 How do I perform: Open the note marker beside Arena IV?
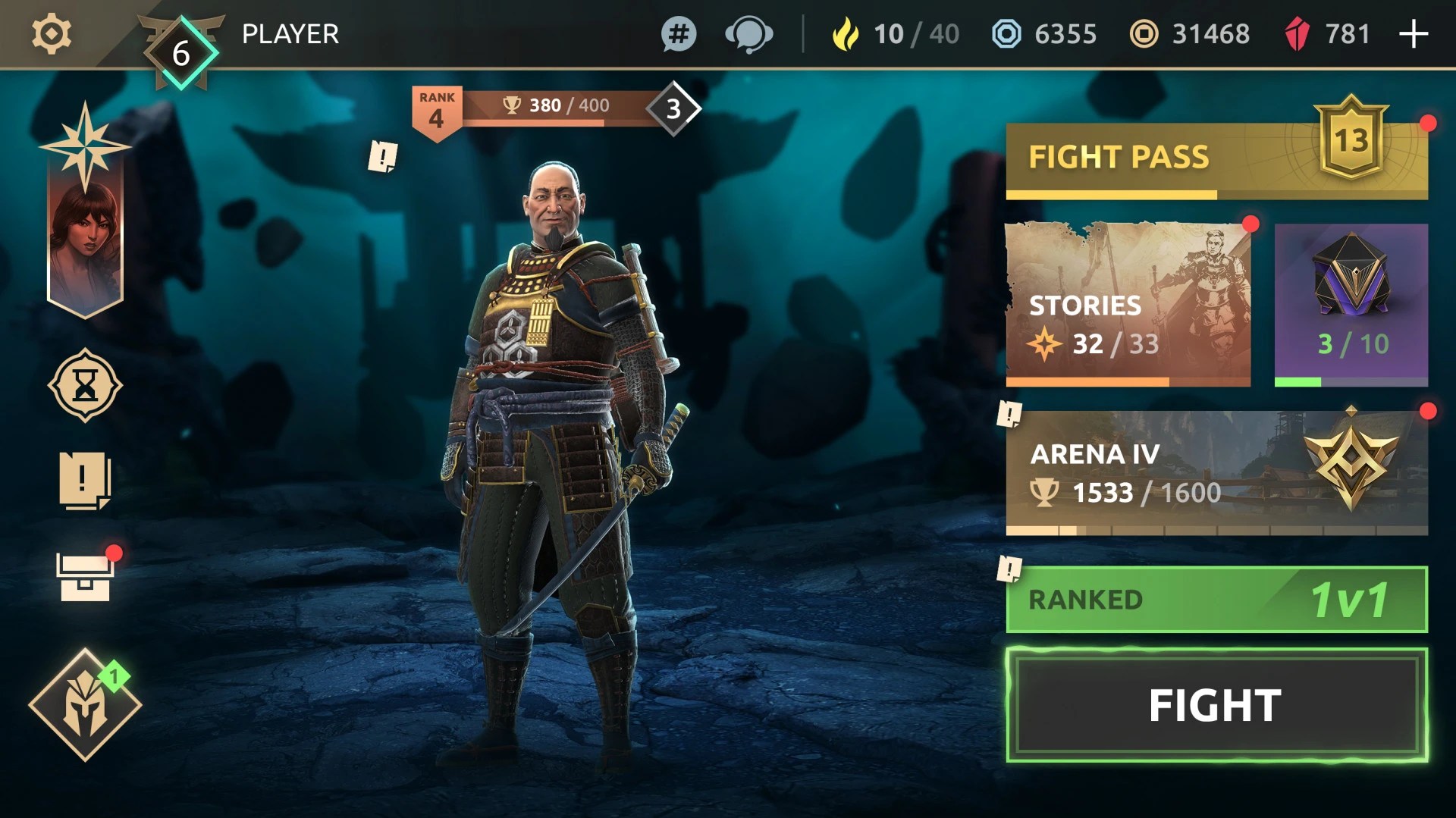(x=1009, y=414)
